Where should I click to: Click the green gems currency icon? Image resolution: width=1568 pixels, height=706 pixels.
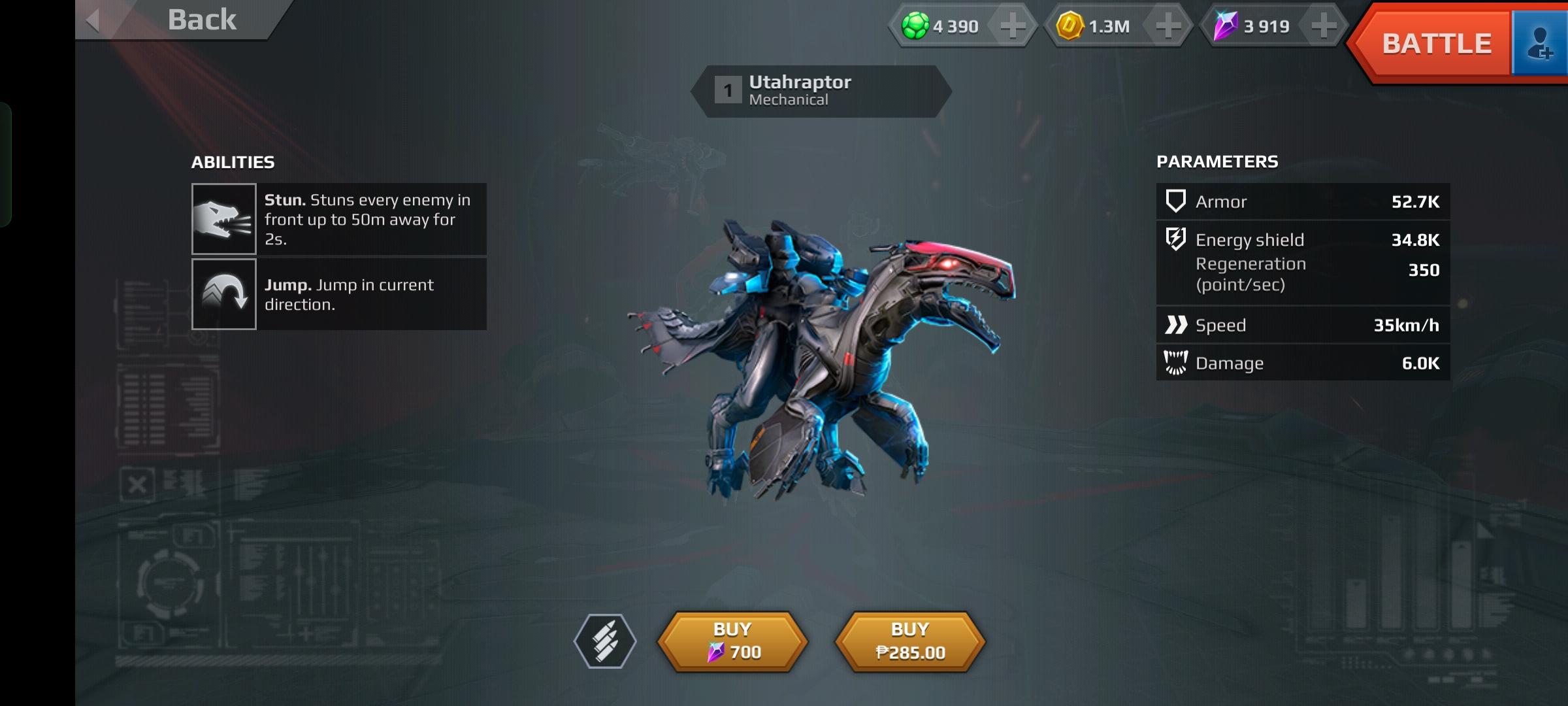click(914, 26)
